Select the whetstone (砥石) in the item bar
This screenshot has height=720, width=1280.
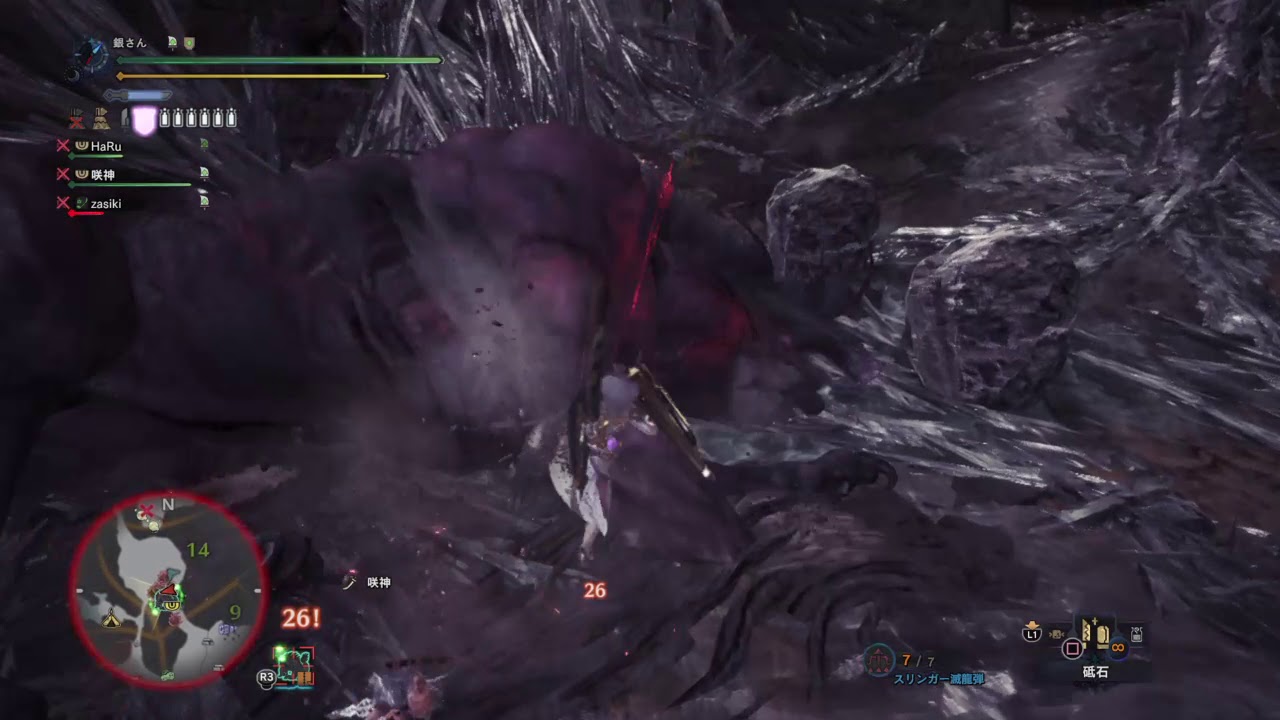click(1094, 633)
